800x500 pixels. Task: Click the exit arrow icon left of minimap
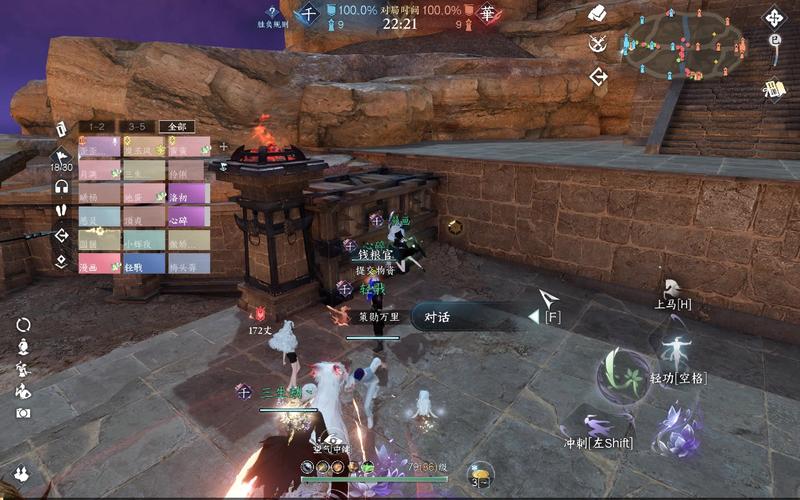point(599,76)
